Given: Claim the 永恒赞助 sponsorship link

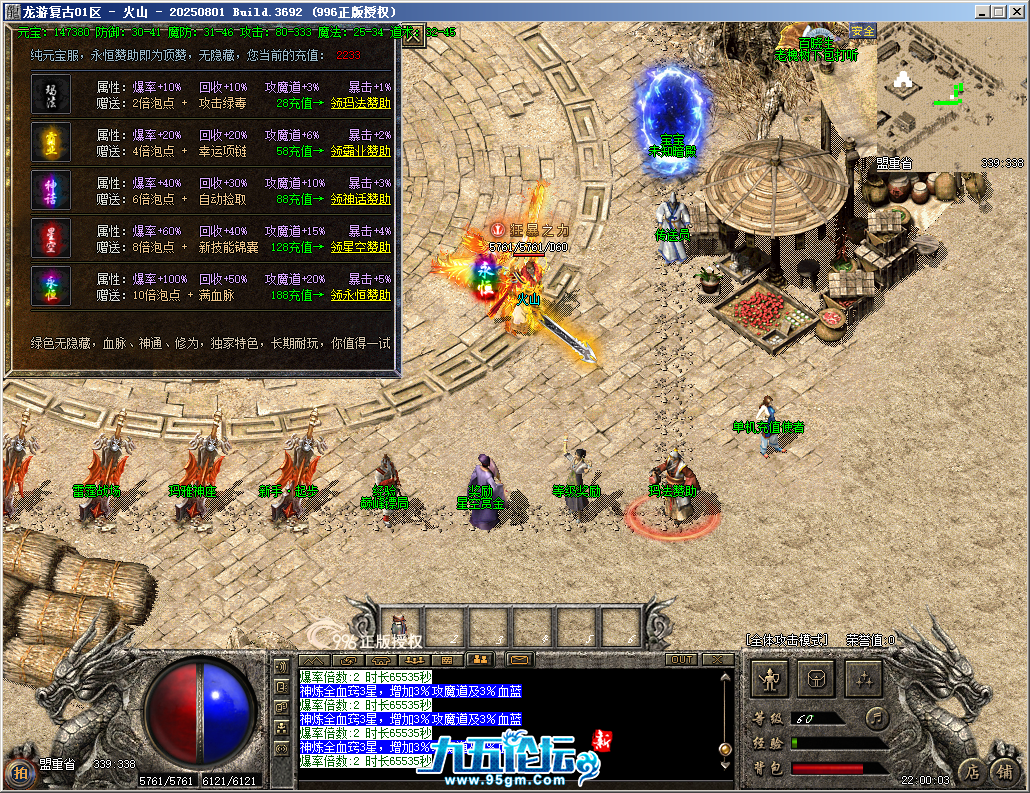Looking at the screenshot, I should click(x=361, y=295).
